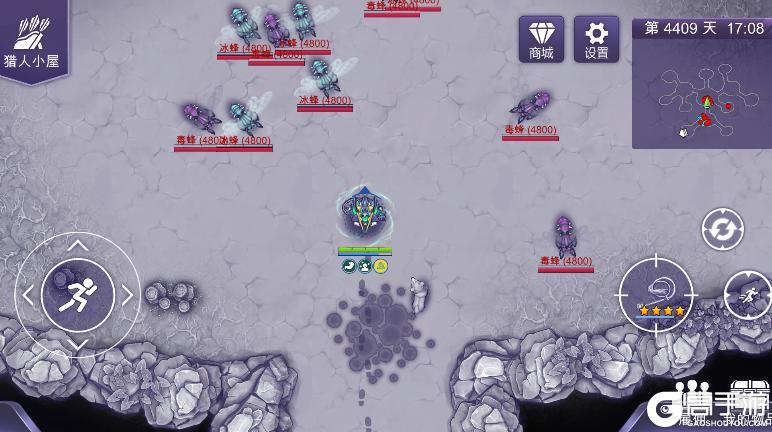
Task: Fire the four-star crosshair attack button
Action: [x=656, y=293]
